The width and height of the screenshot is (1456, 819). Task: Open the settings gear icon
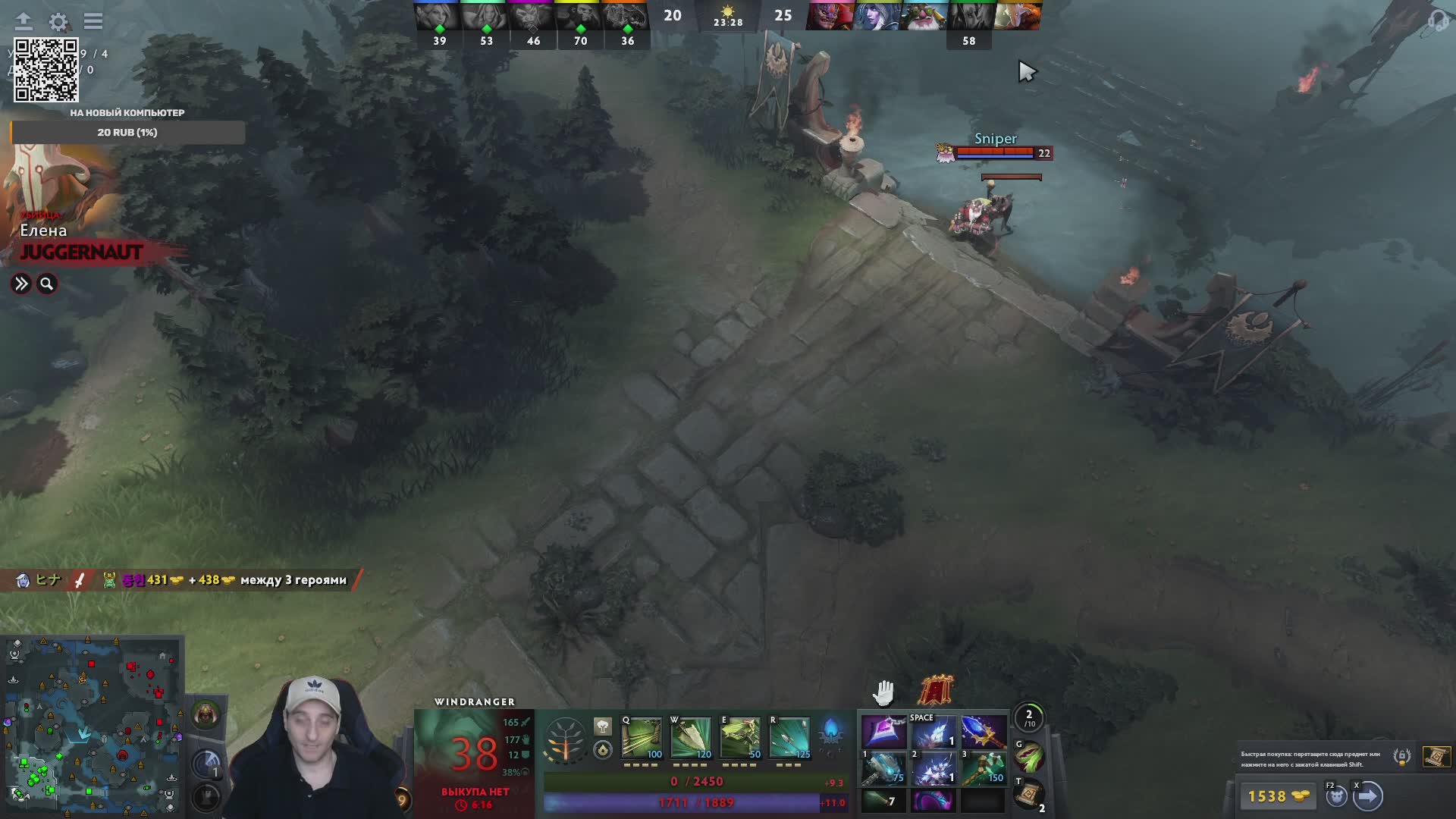click(x=58, y=21)
